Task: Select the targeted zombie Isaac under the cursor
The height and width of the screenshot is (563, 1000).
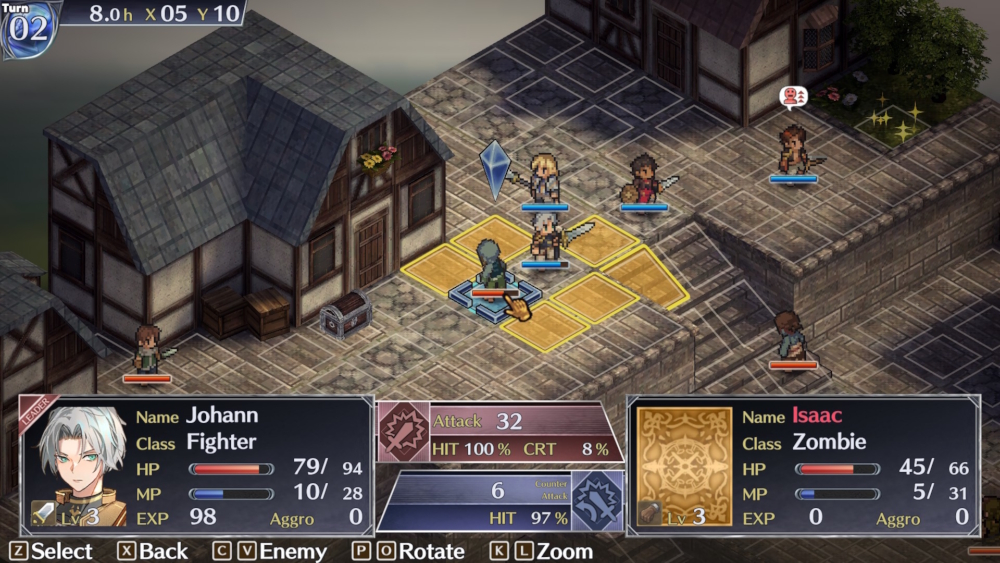Action: tap(491, 269)
